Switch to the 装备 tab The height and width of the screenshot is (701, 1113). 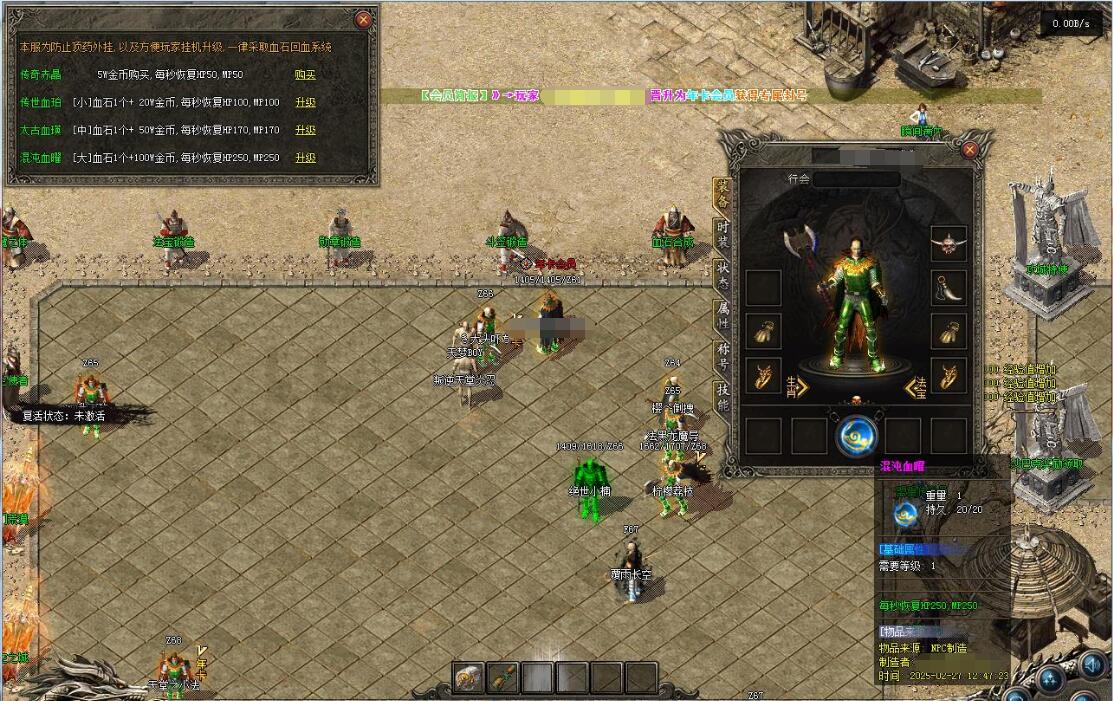point(722,190)
